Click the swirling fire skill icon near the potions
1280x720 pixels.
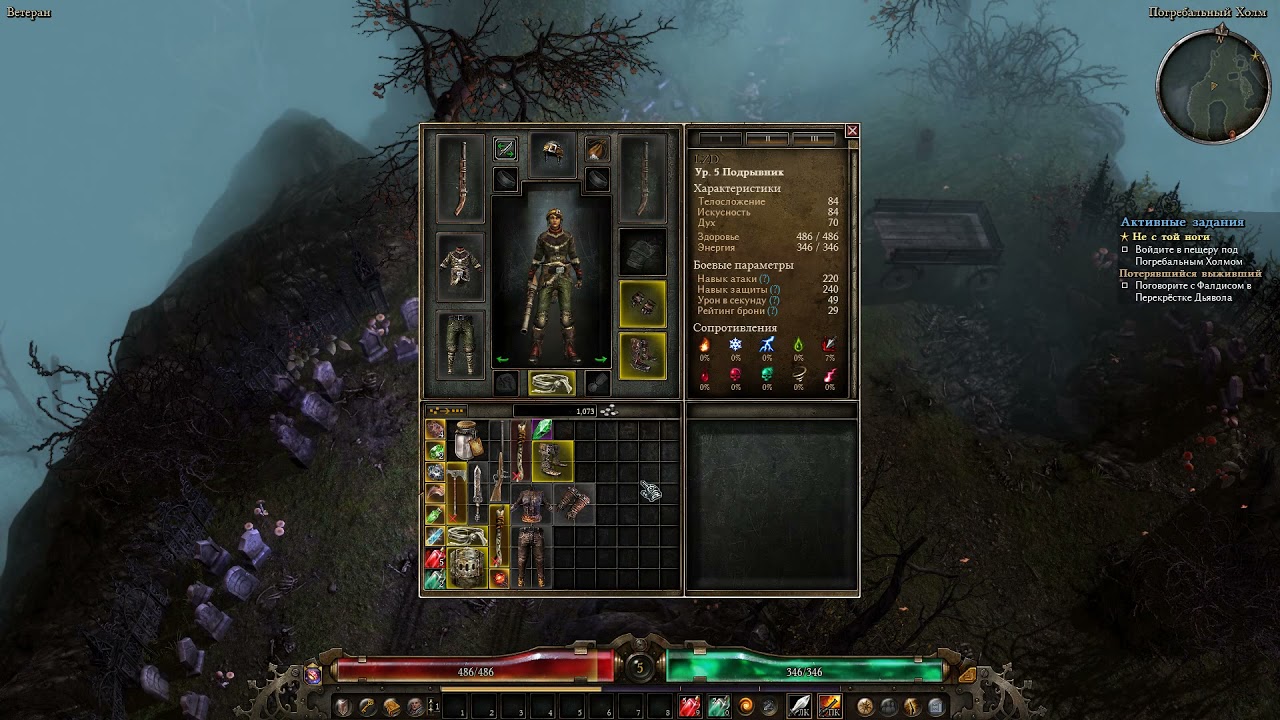[x=746, y=706]
